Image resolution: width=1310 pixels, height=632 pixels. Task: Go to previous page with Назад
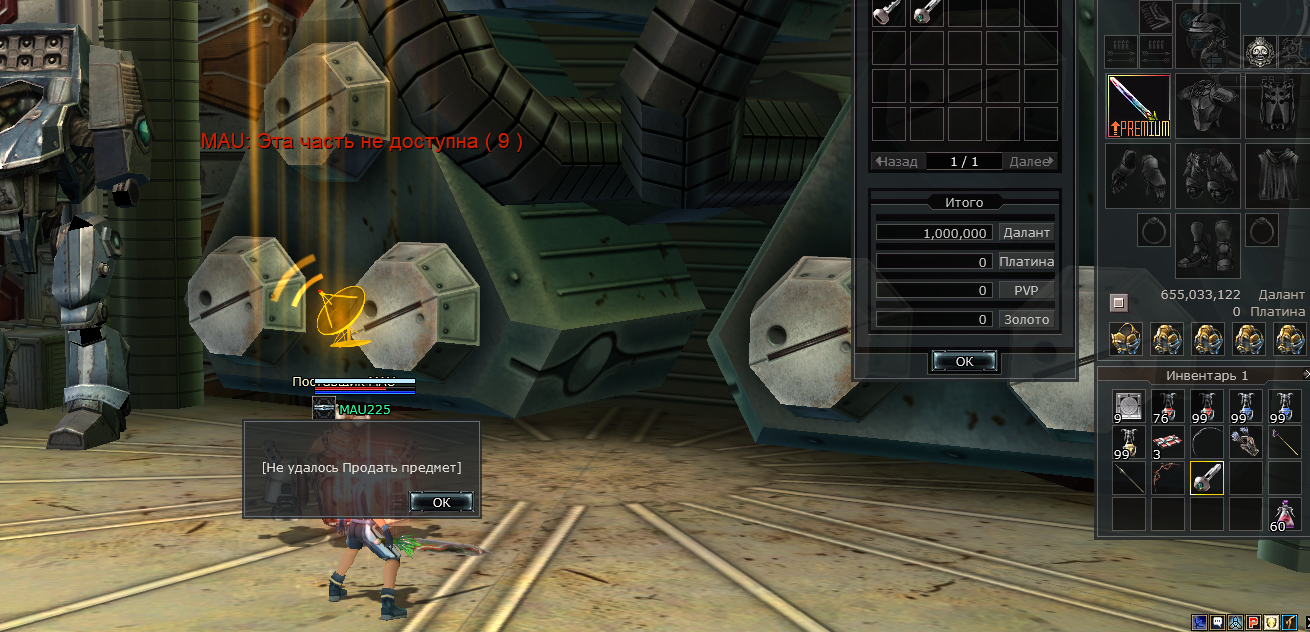coord(897,161)
